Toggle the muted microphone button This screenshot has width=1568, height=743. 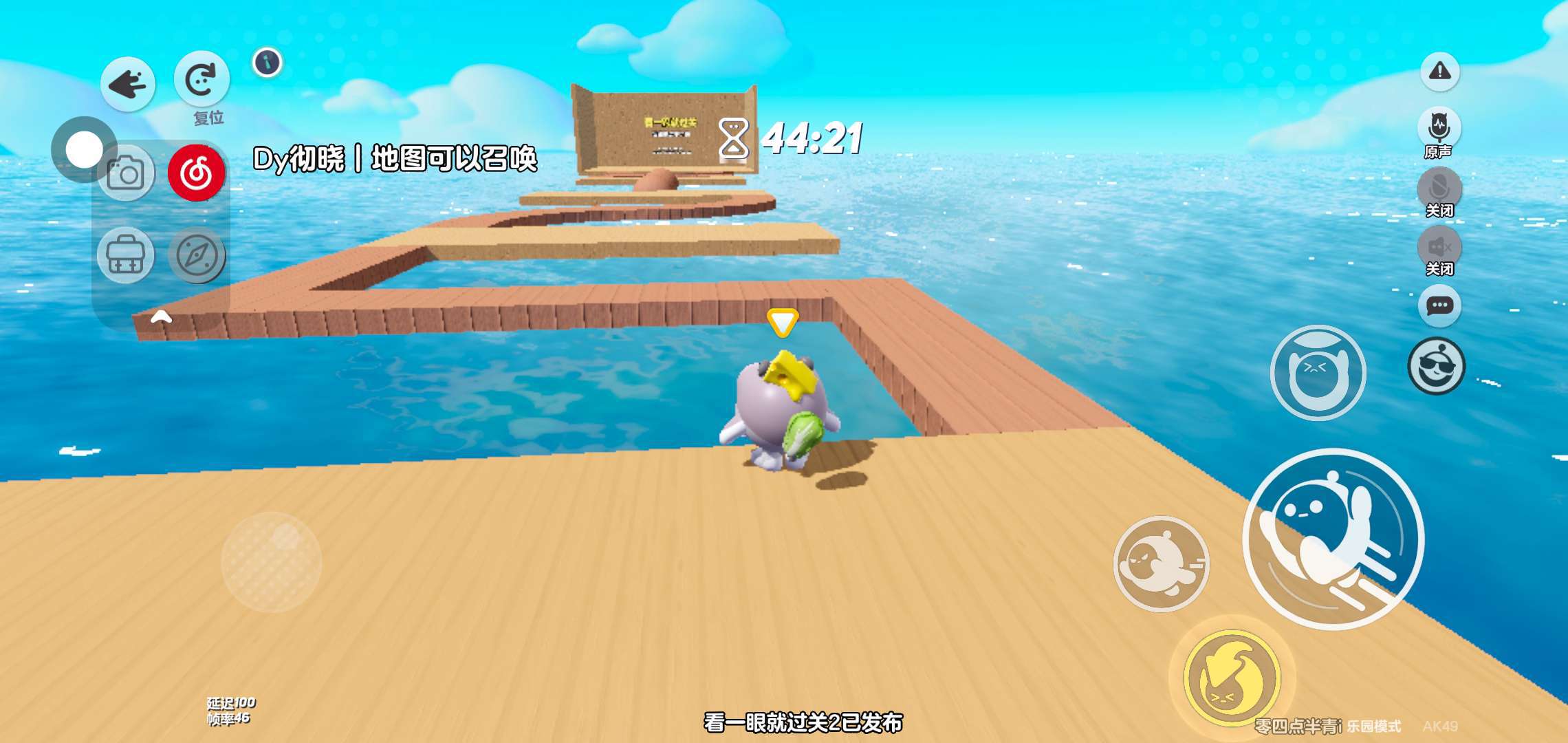pyautogui.click(x=1439, y=187)
